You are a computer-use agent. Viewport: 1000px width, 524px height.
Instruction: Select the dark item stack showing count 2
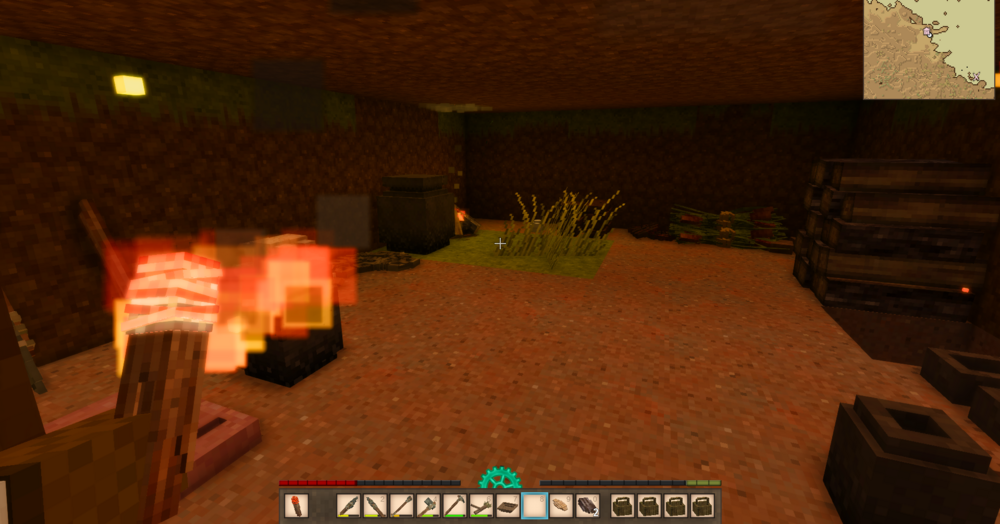point(587,506)
